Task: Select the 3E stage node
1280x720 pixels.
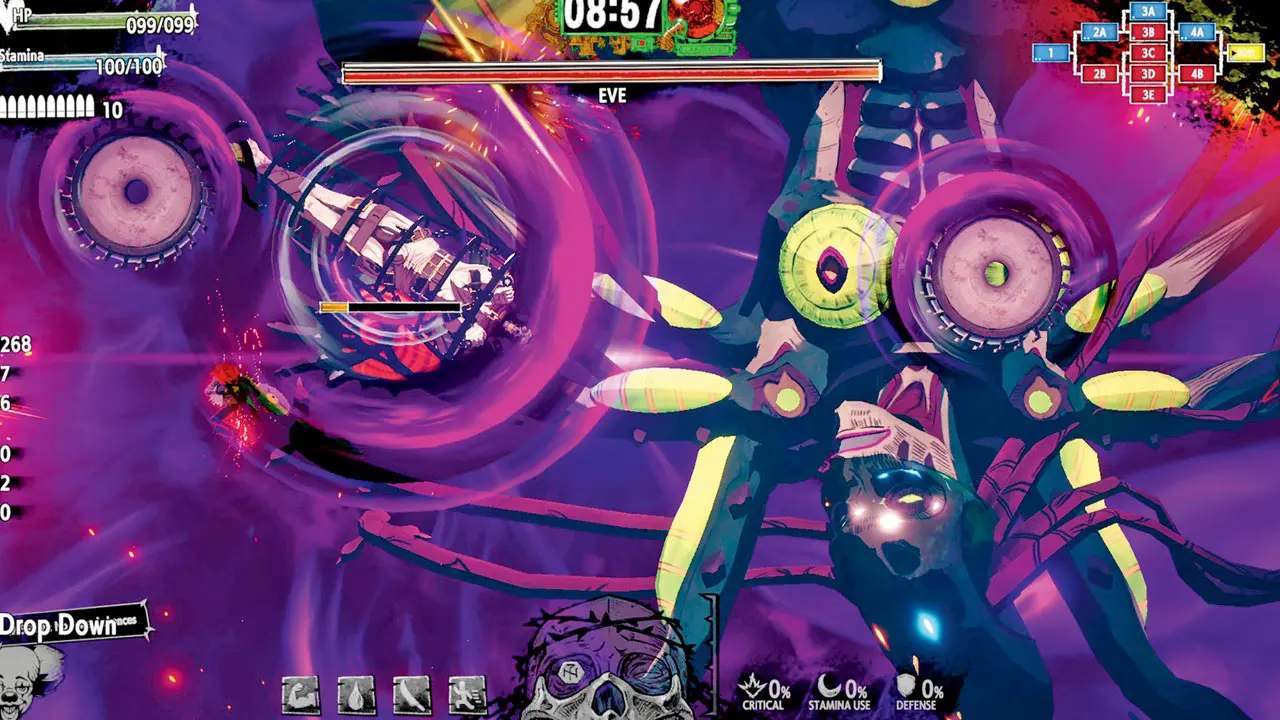Action: [1148, 94]
